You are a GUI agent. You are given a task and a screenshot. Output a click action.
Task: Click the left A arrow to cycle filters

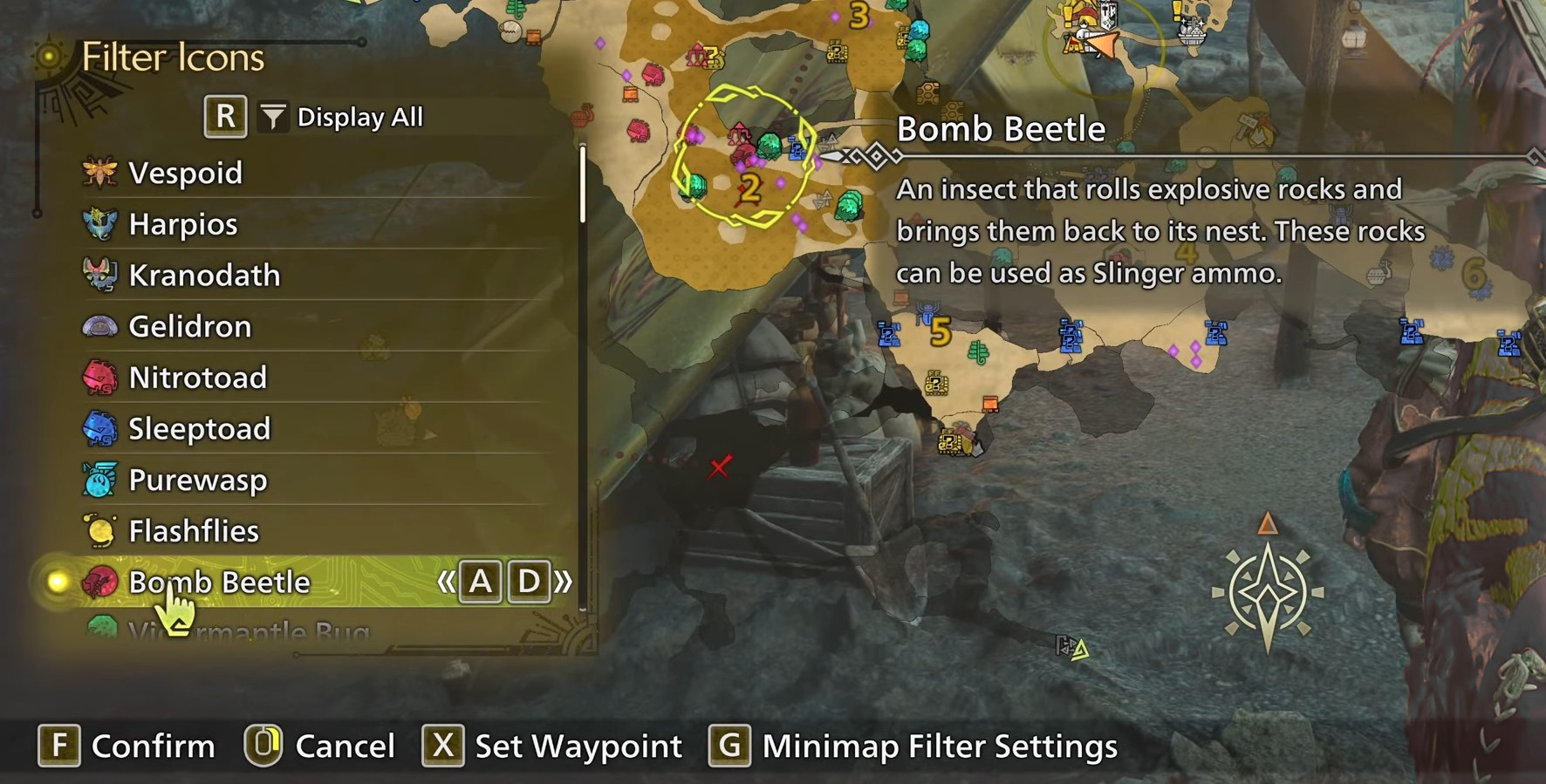(x=480, y=582)
